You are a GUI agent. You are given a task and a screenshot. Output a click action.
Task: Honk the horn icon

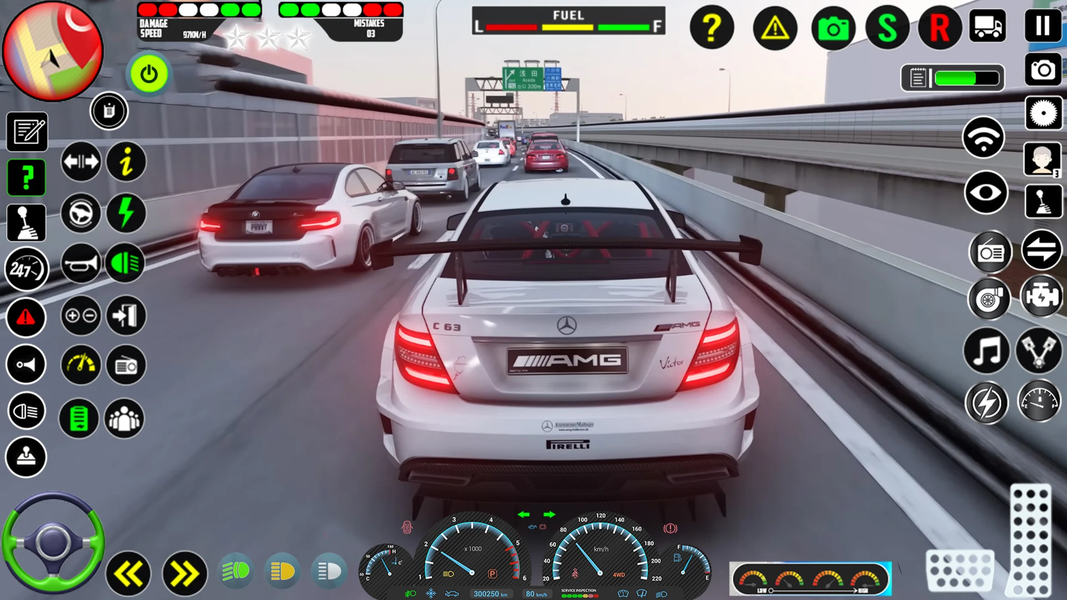[x=81, y=264]
